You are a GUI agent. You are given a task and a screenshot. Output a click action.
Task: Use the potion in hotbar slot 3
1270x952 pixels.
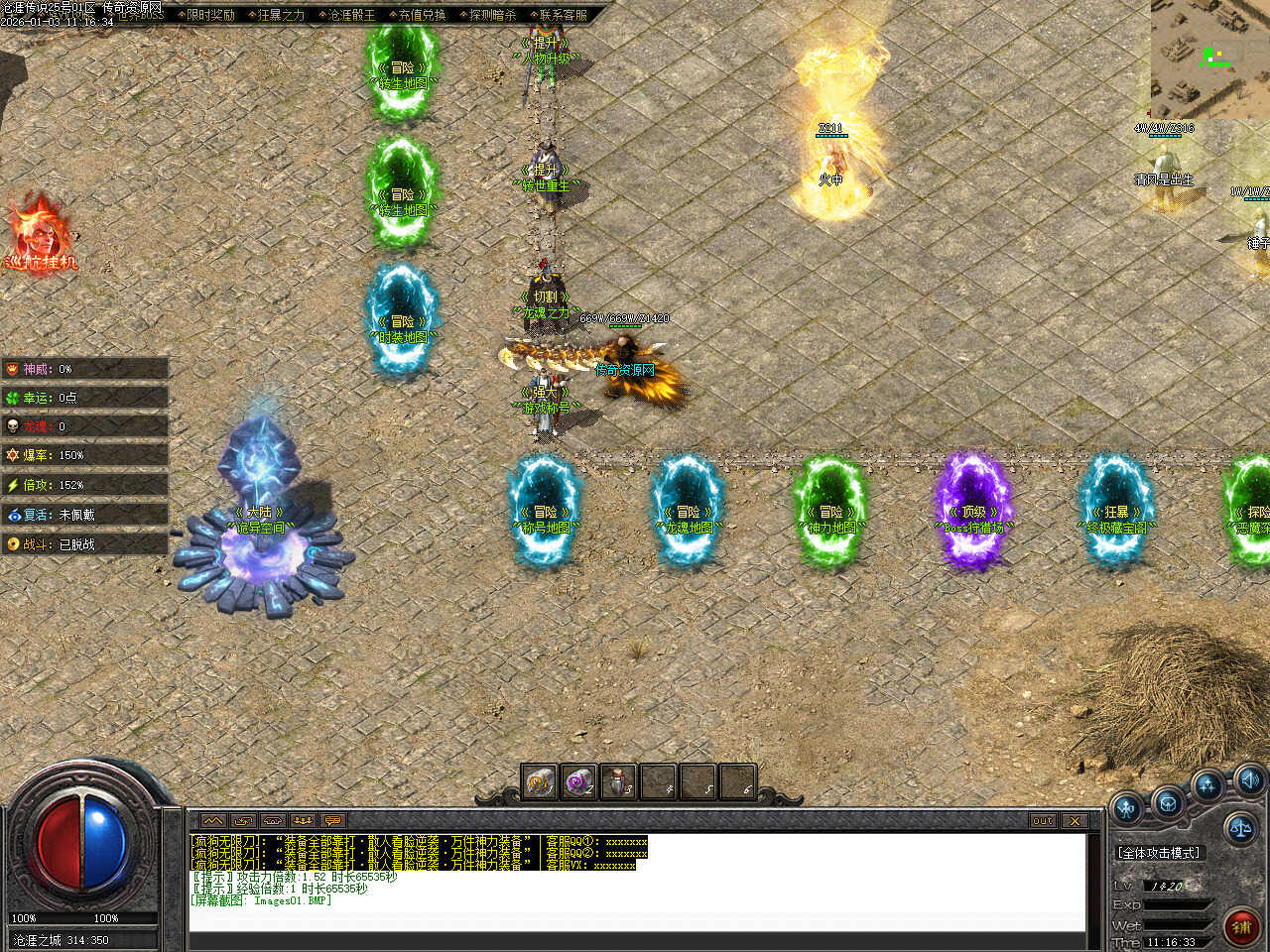(x=618, y=782)
